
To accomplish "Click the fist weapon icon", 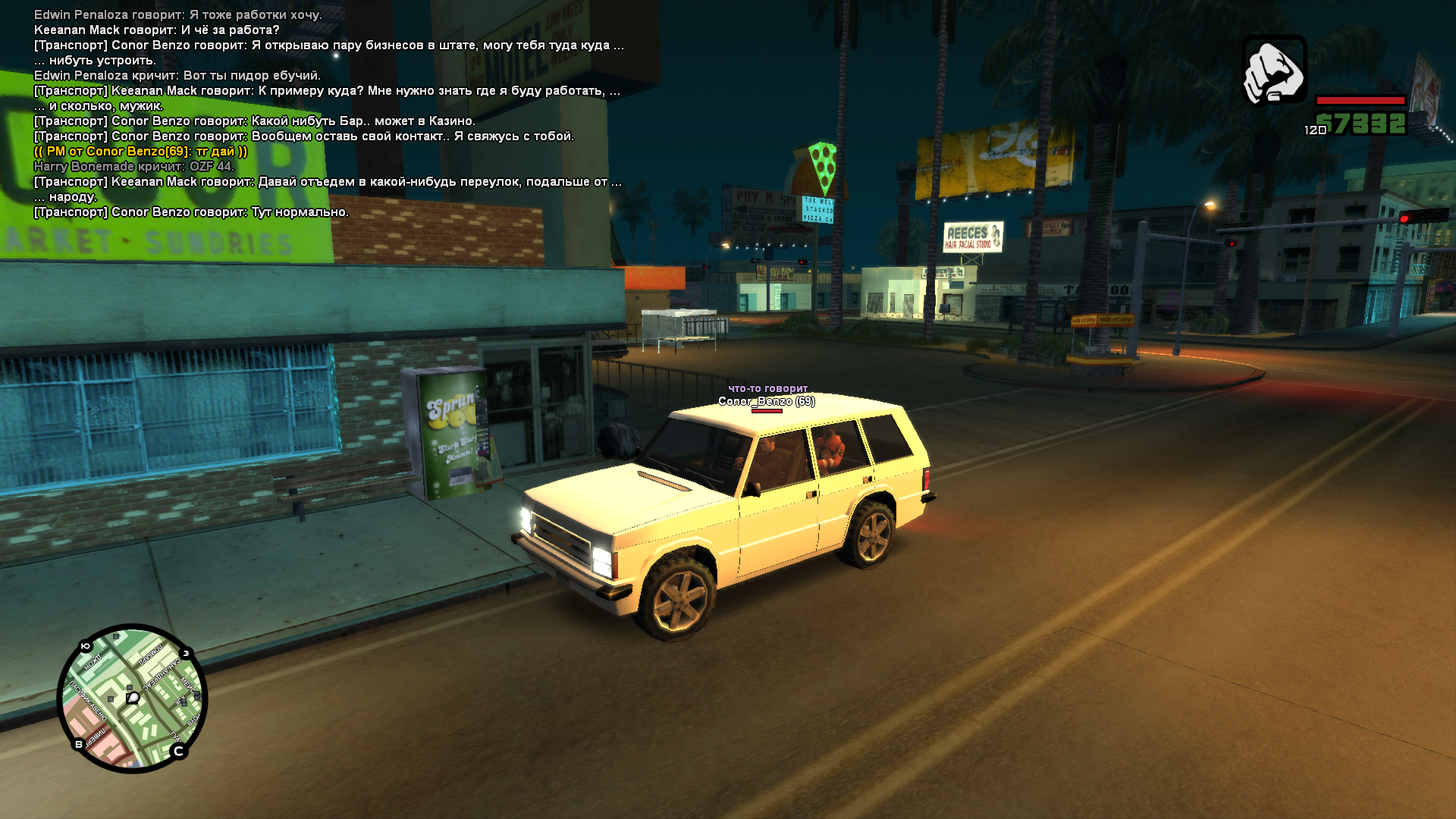I will [x=1274, y=71].
